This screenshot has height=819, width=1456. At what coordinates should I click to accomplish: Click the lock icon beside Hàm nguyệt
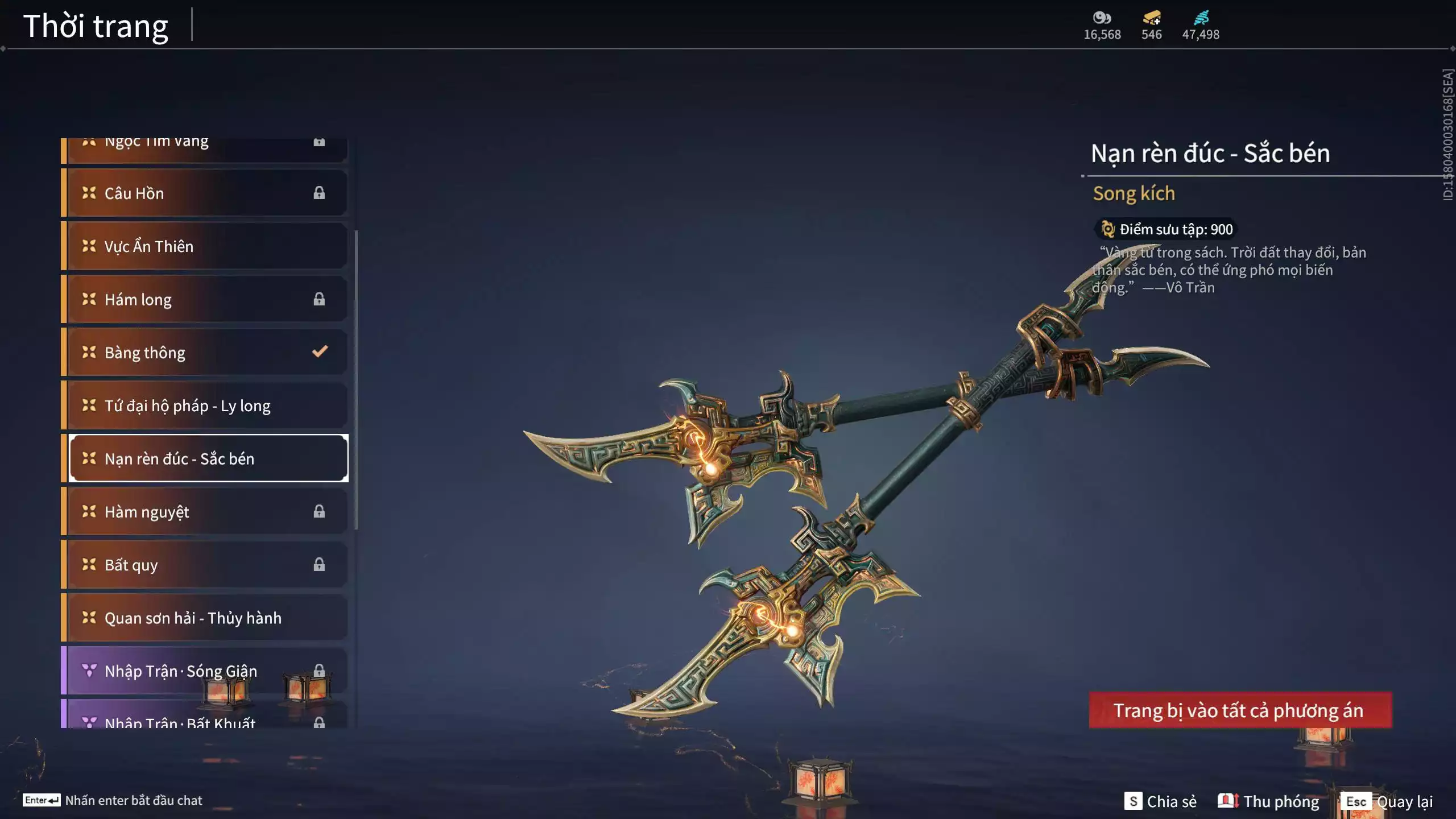click(319, 511)
